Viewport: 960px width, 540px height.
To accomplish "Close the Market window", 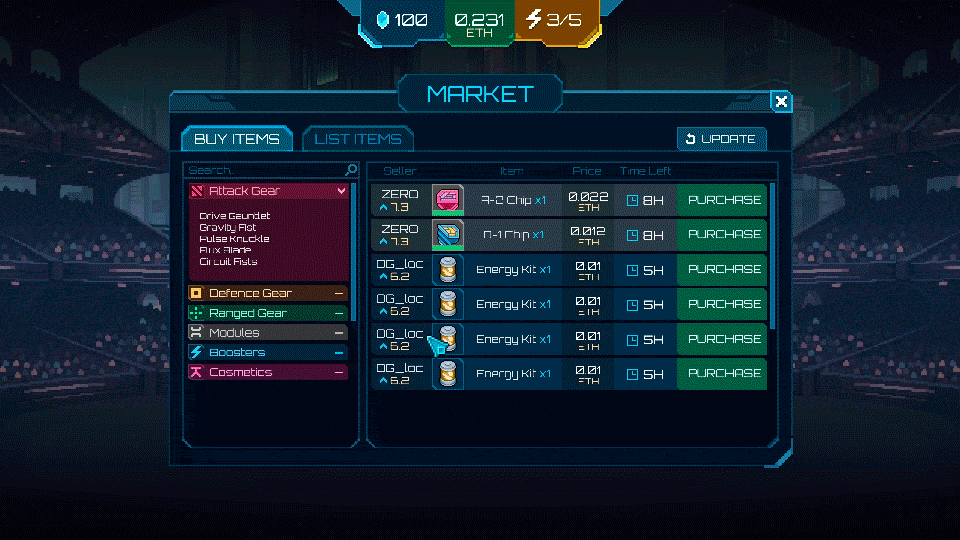I will click(x=781, y=101).
